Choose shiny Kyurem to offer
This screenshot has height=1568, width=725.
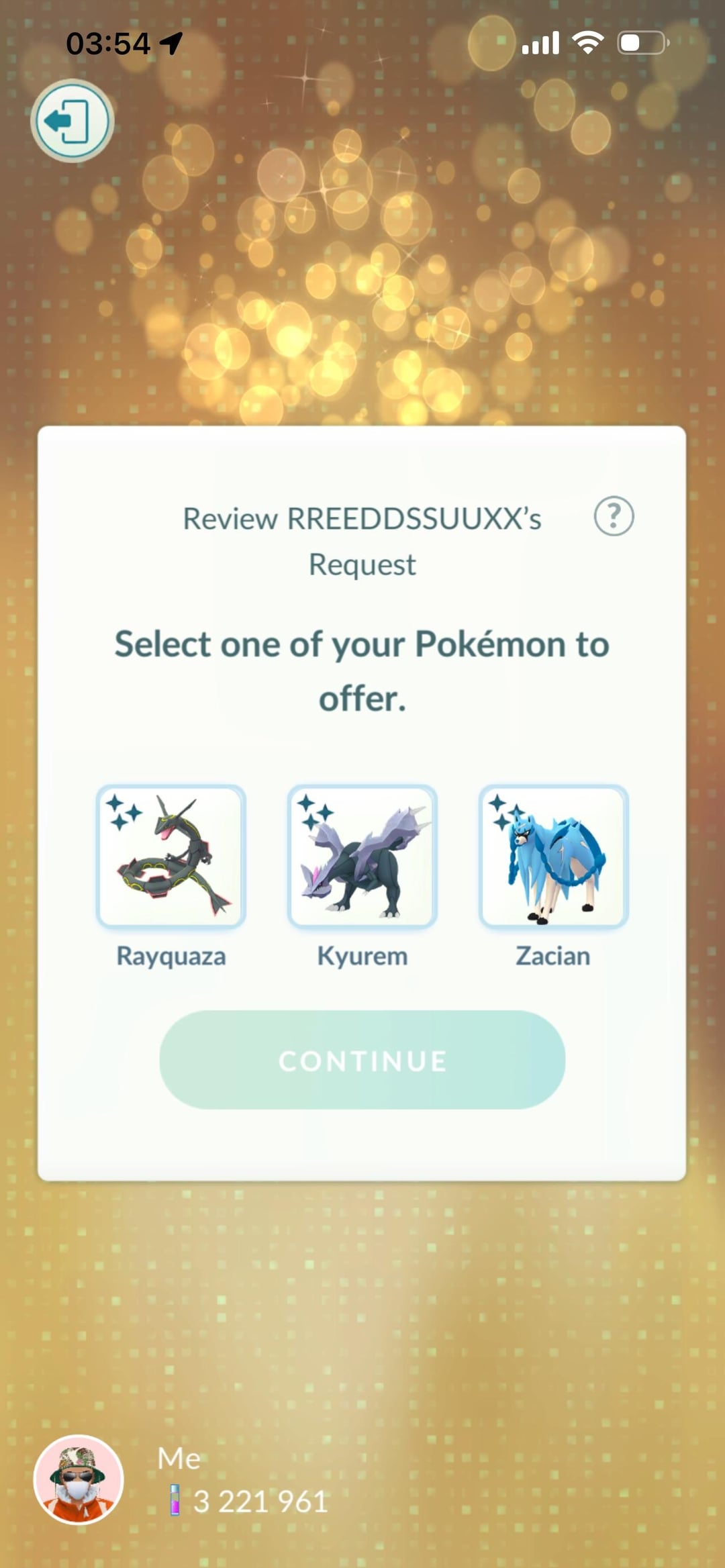click(x=362, y=856)
